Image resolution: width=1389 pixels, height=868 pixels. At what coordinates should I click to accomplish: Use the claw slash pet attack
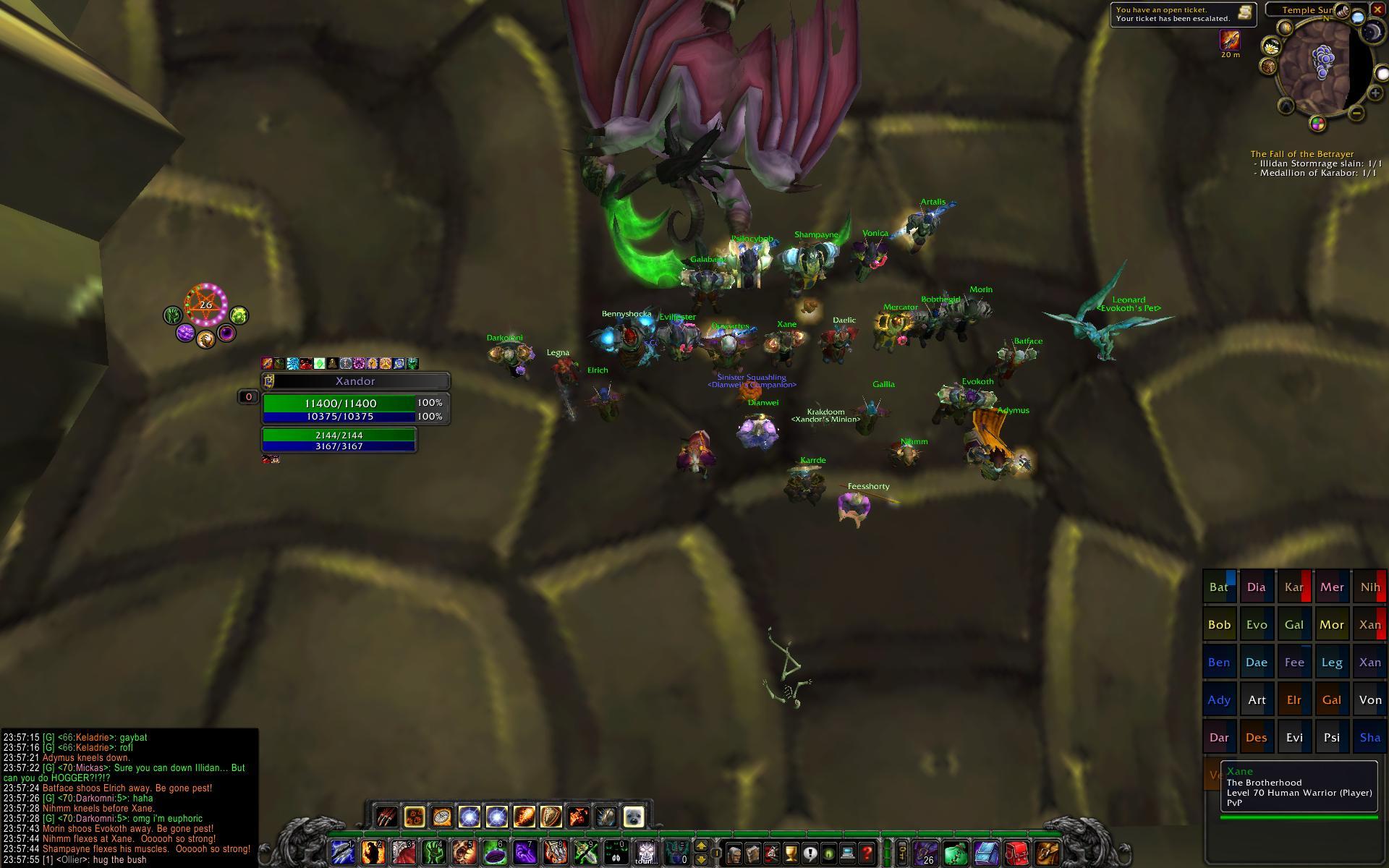[386, 817]
